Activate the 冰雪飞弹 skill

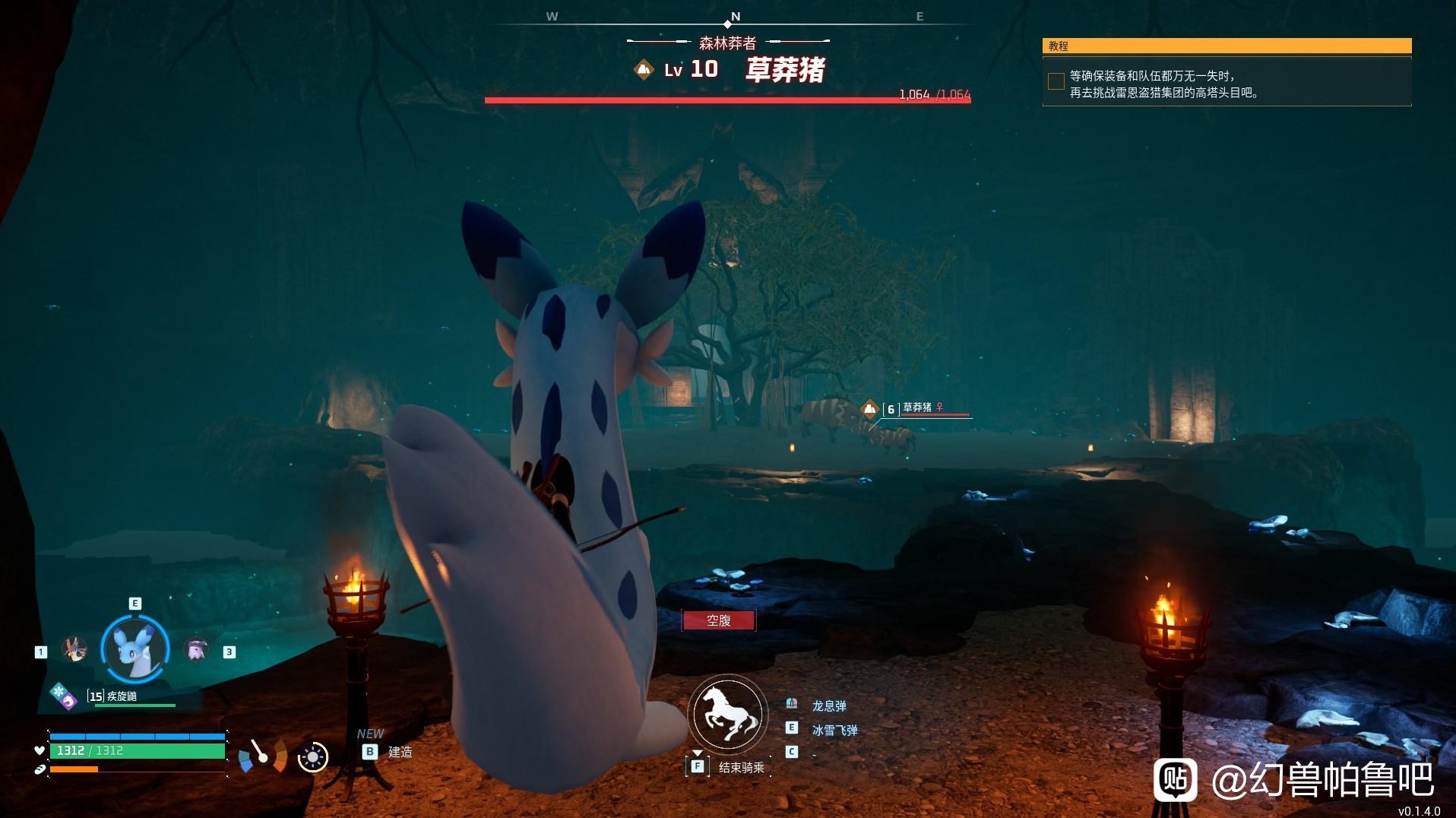pos(834,730)
